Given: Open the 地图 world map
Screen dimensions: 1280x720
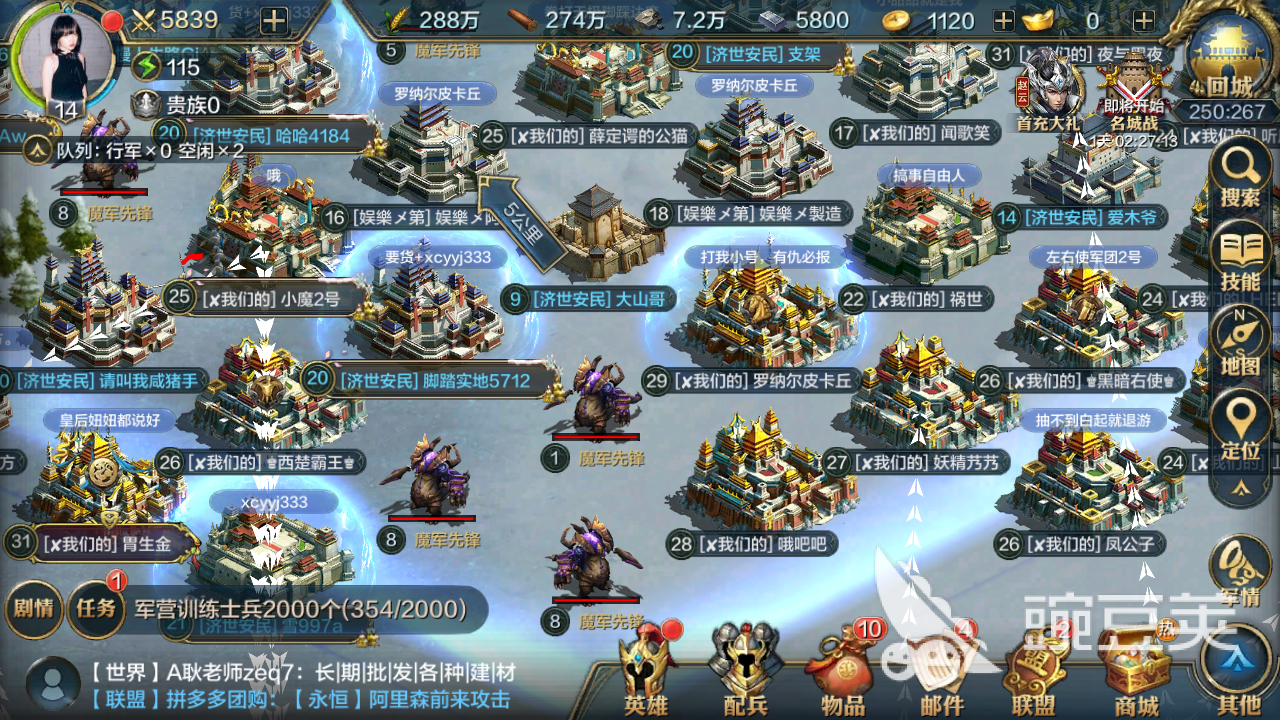Looking at the screenshot, I should coord(1240,343).
